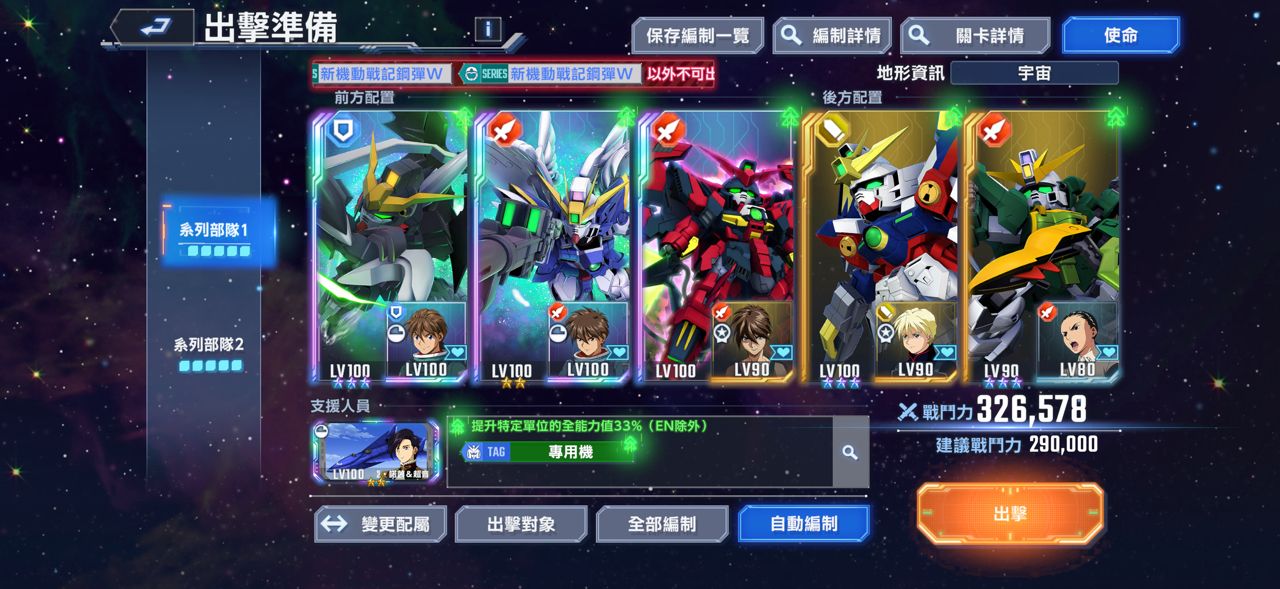Select the Wing Zero winged unit card
Viewport: 1280px width, 589px height.
point(552,220)
